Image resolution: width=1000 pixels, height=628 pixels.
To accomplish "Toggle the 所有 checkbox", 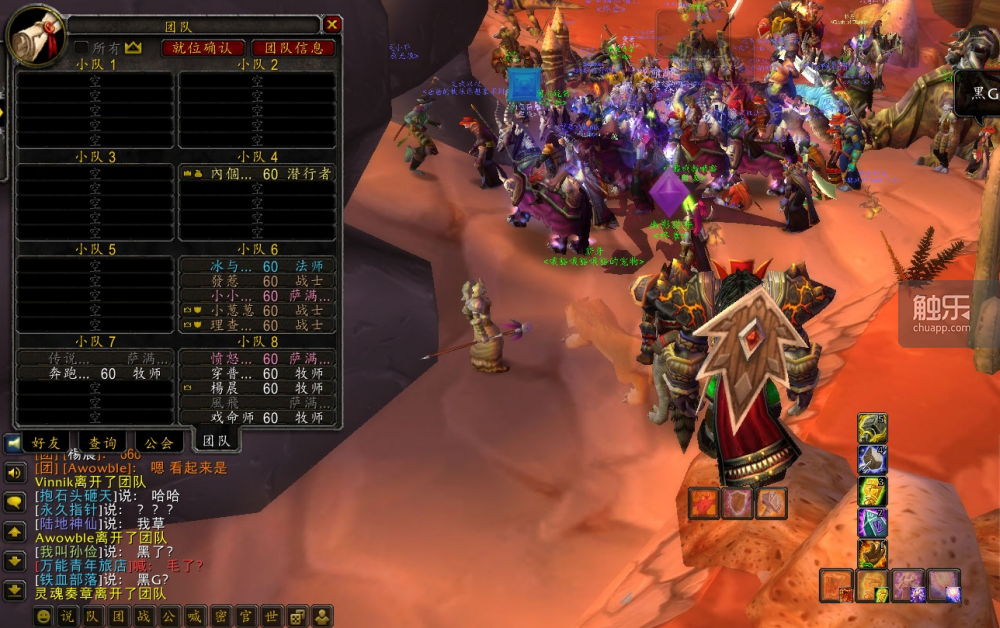I will click(x=82, y=47).
